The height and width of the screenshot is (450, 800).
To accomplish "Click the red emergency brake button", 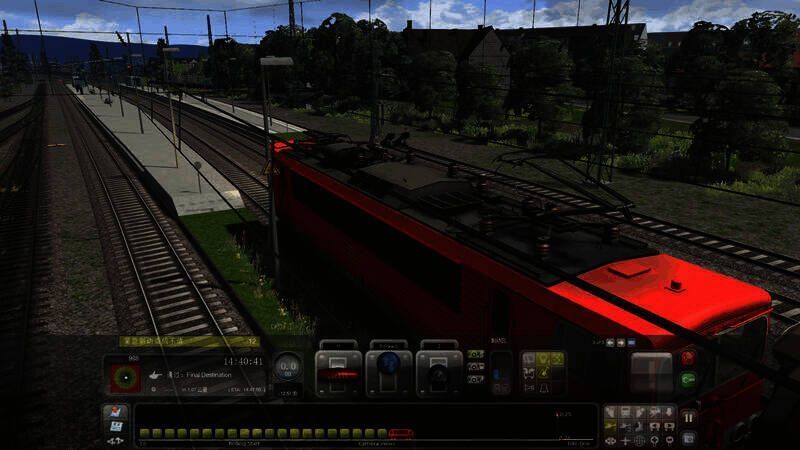I will tap(688, 357).
